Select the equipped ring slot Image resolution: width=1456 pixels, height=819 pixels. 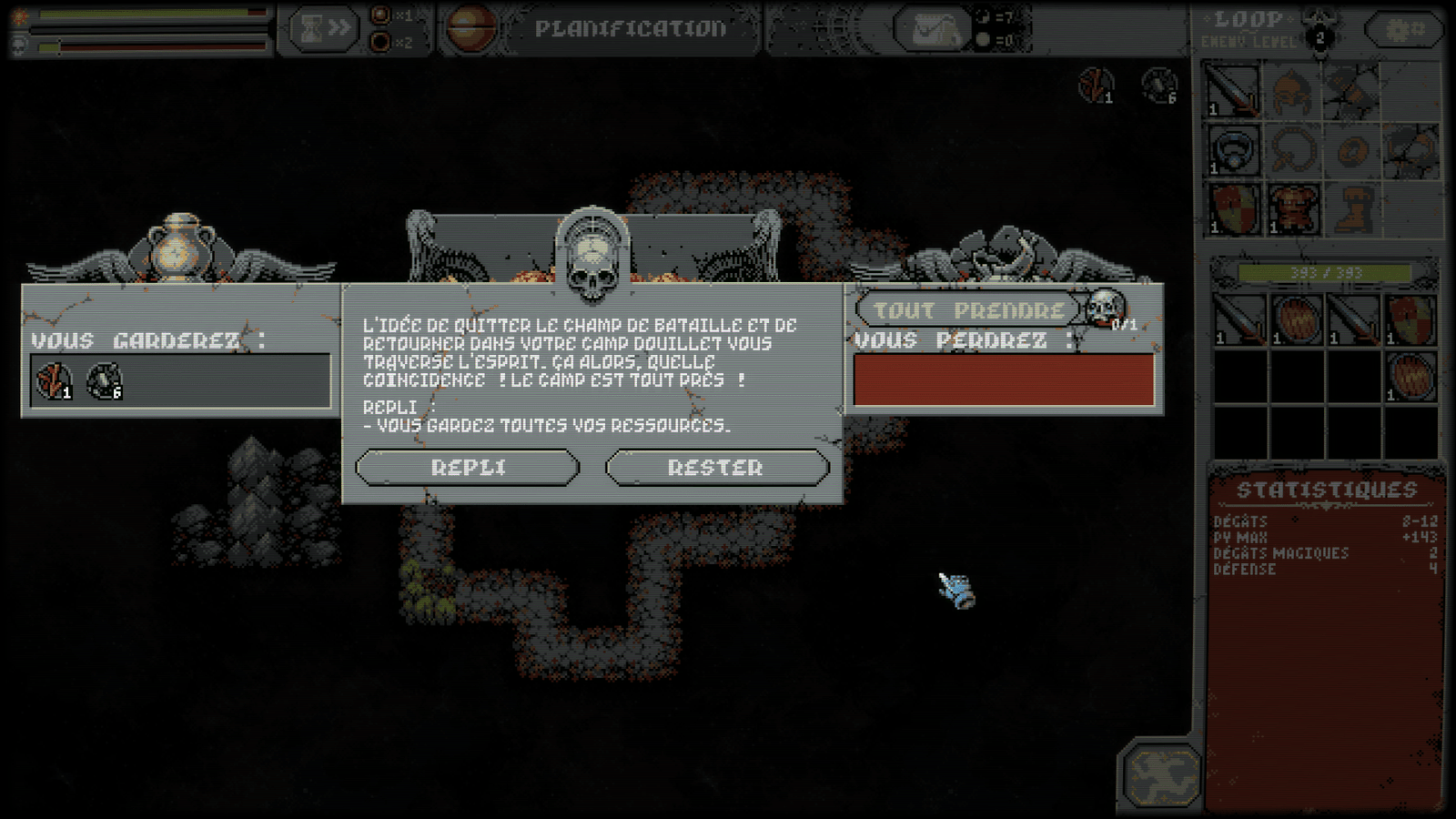(1232, 149)
